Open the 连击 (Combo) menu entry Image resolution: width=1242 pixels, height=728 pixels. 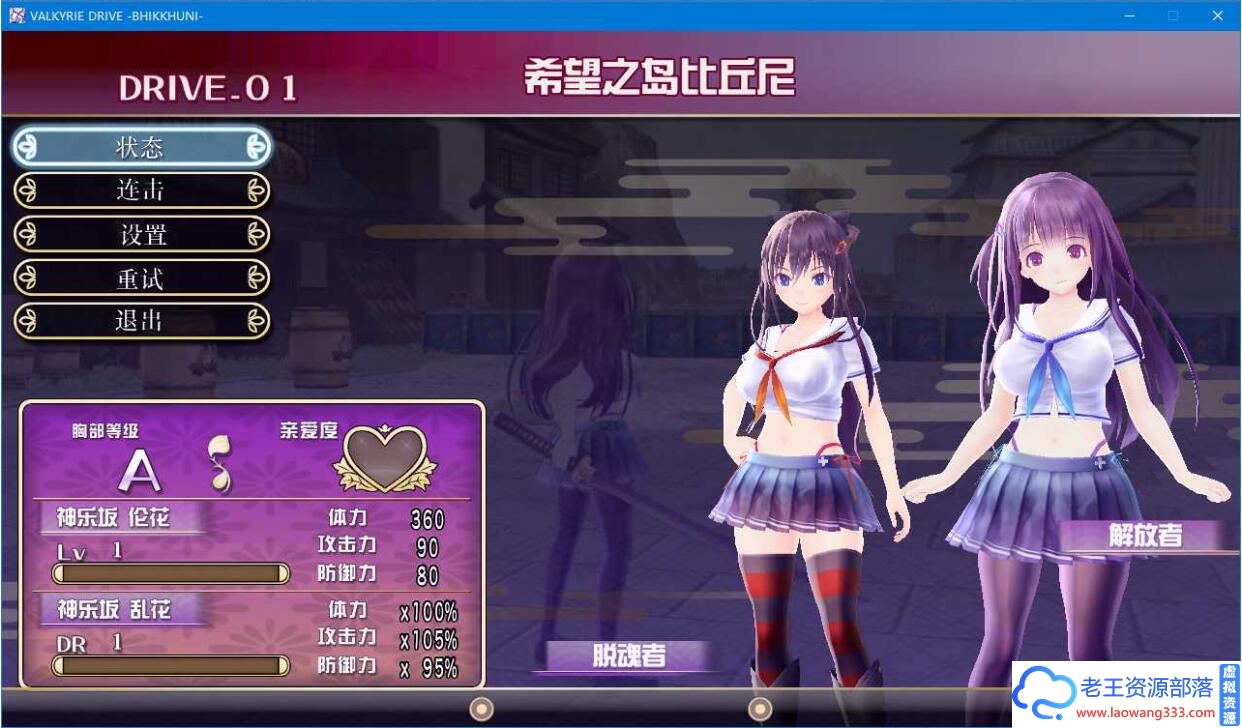(141, 190)
